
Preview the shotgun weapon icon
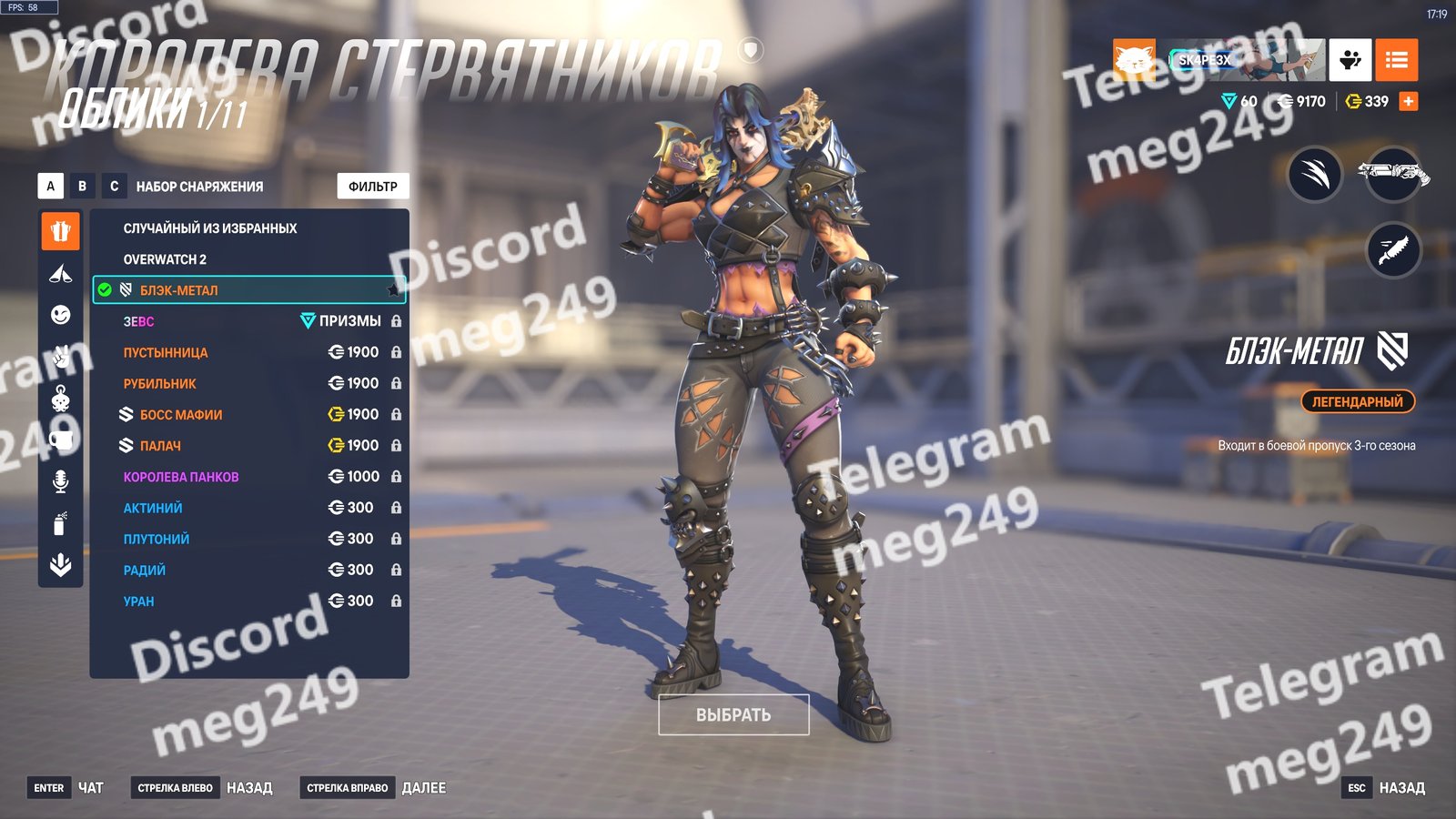click(1393, 173)
